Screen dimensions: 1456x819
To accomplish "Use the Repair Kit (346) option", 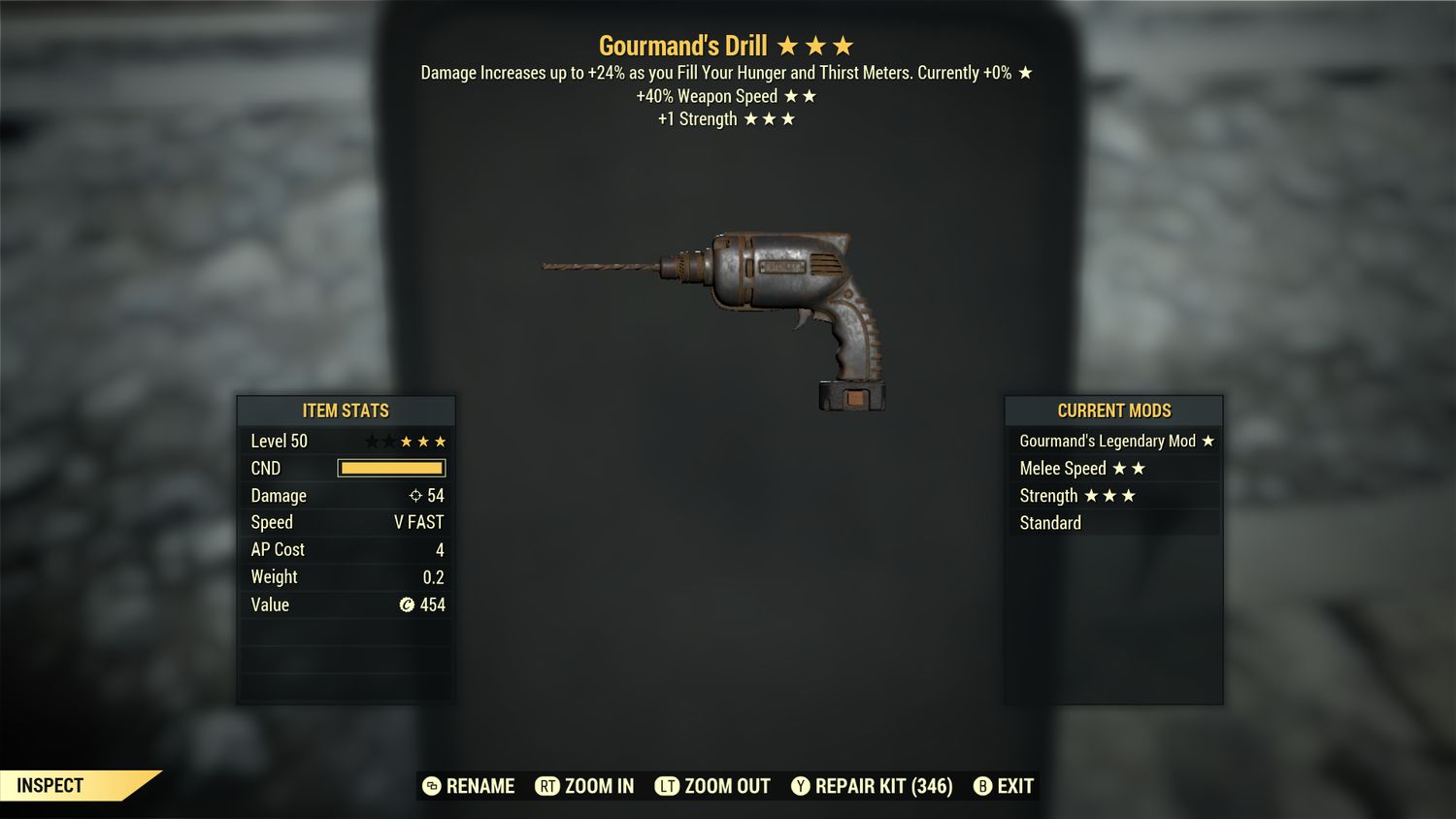I will point(872,786).
